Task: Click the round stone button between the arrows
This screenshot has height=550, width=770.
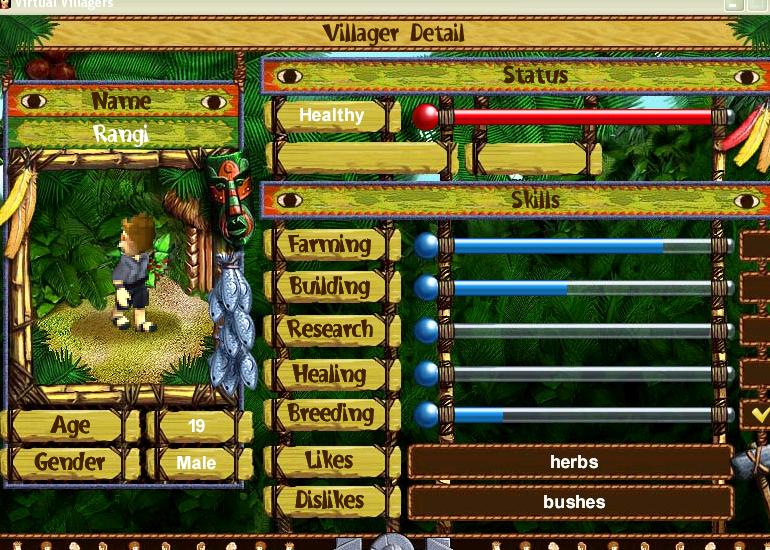Action: tap(392, 543)
